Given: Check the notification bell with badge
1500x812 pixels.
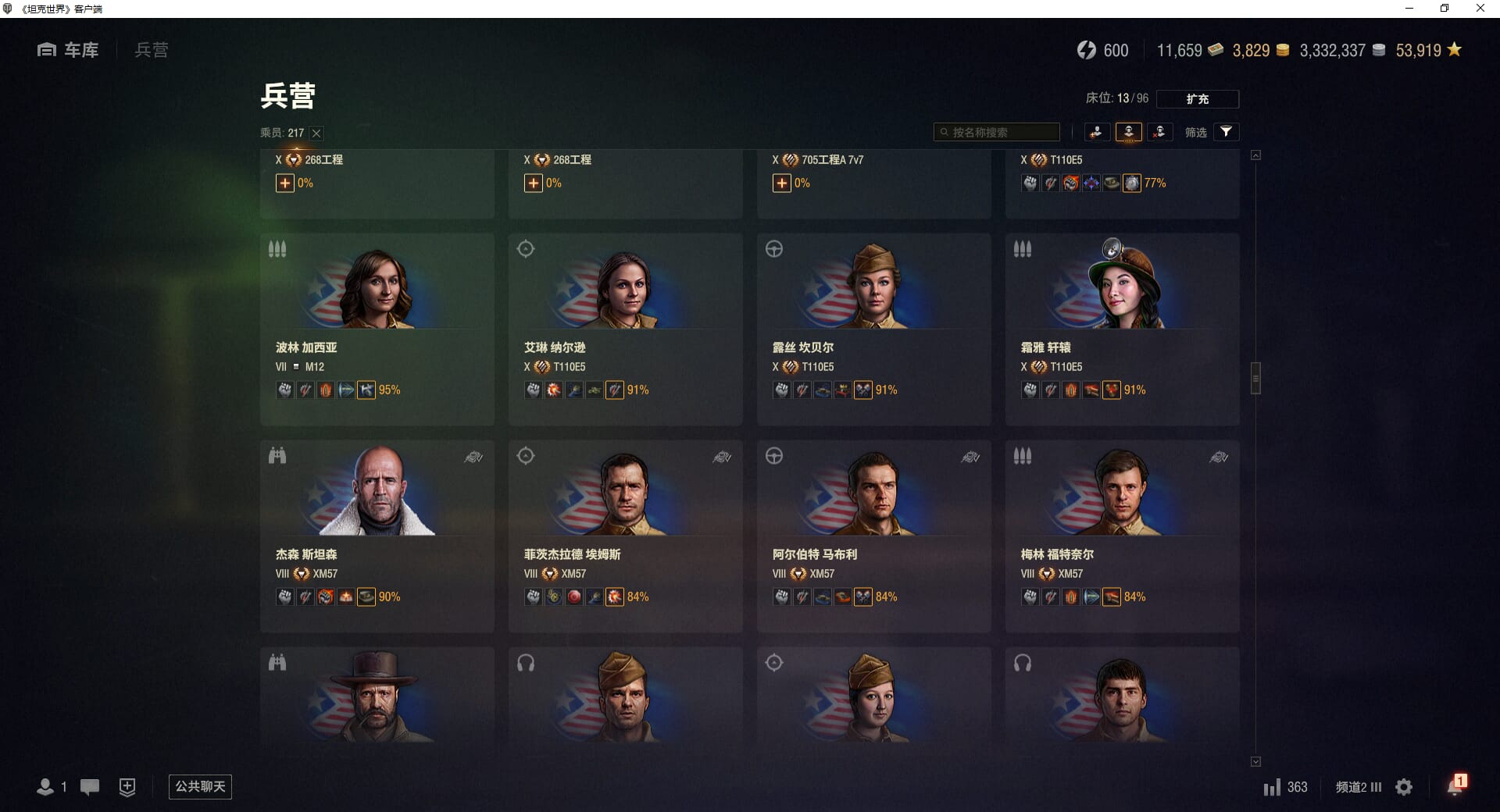Looking at the screenshot, I should [x=1455, y=785].
